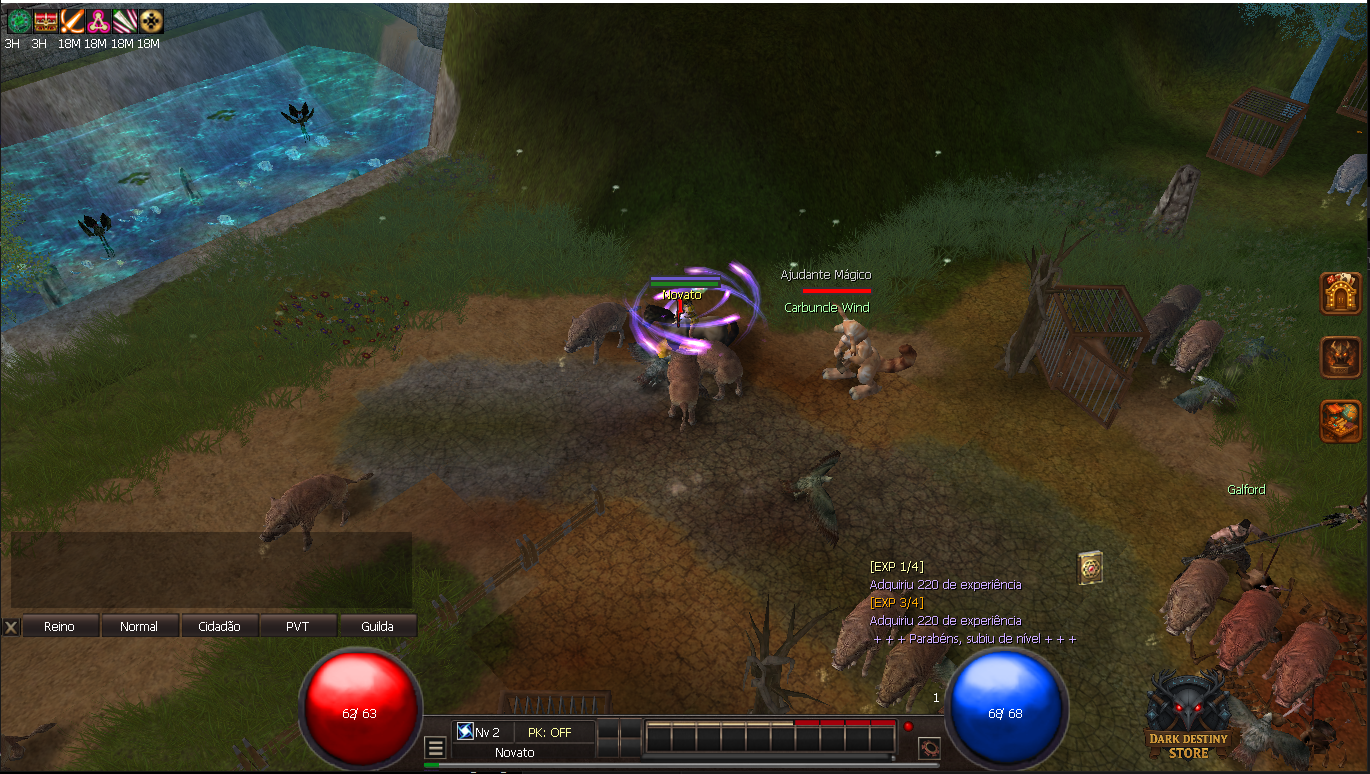Click the treasure chest and globe icon

pos(1340,420)
